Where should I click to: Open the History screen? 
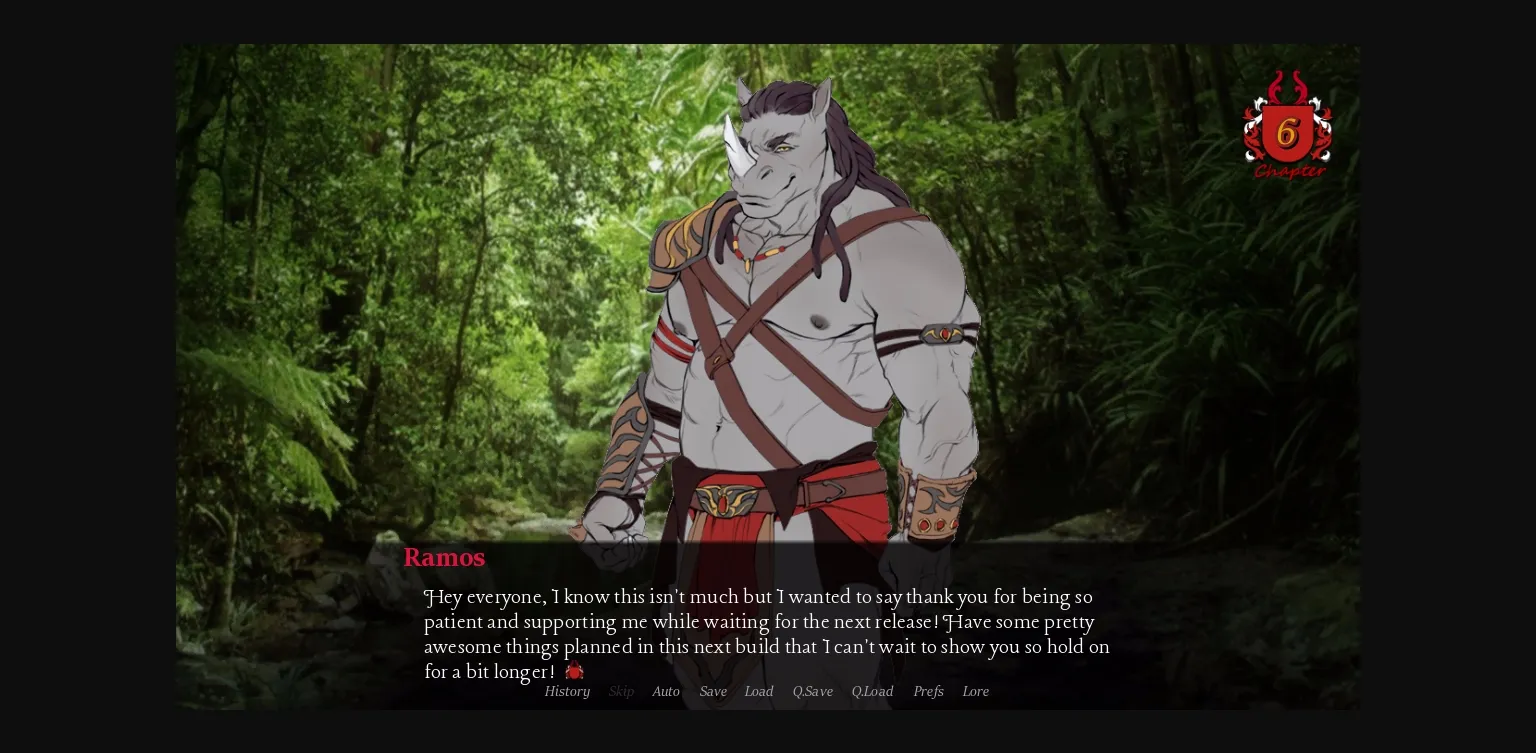[x=567, y=691]
